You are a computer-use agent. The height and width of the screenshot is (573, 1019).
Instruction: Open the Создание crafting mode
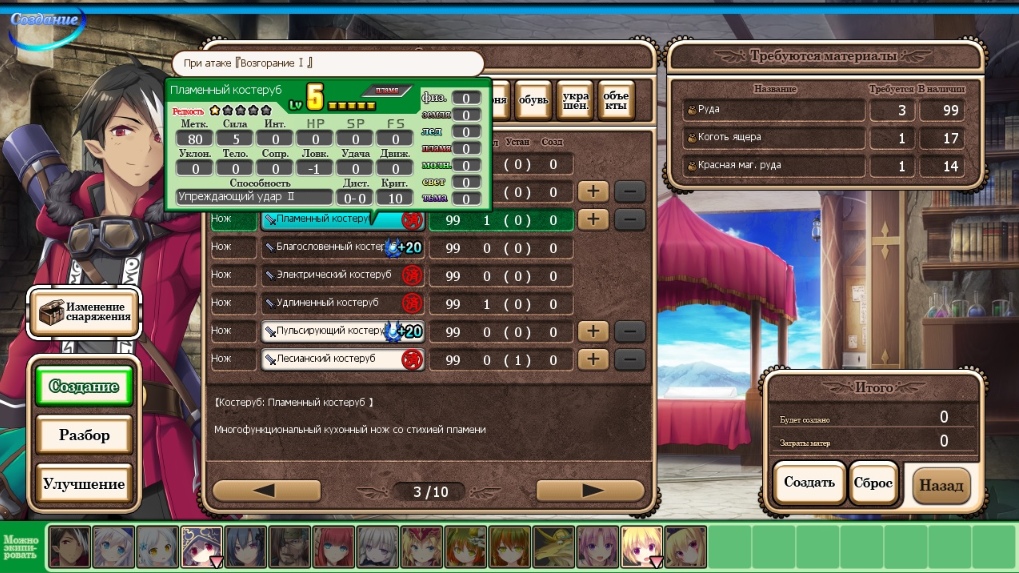pos(84,387)
